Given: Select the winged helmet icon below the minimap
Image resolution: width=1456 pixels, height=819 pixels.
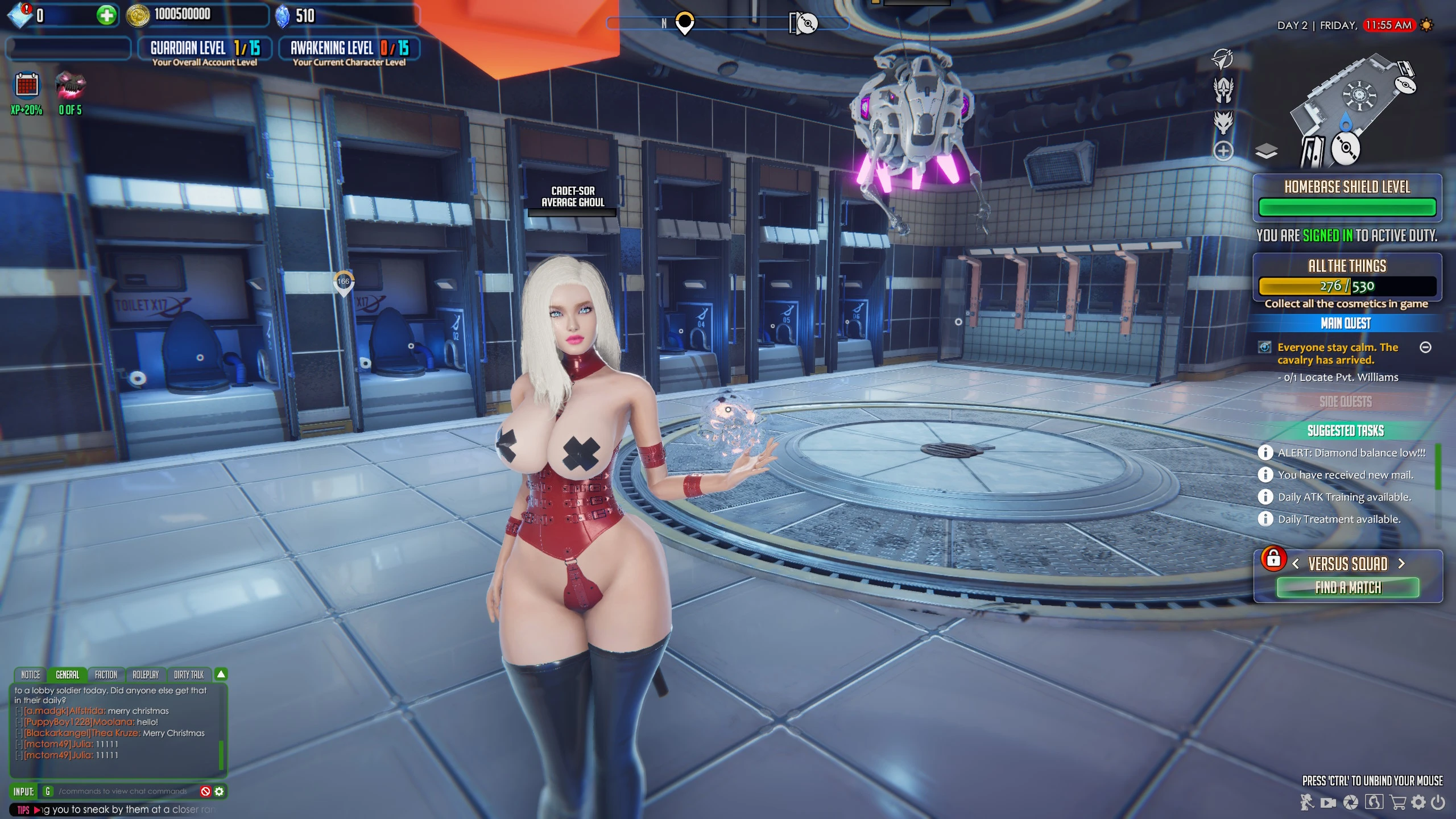Looking at the screenshot, I should point(1224,90).
